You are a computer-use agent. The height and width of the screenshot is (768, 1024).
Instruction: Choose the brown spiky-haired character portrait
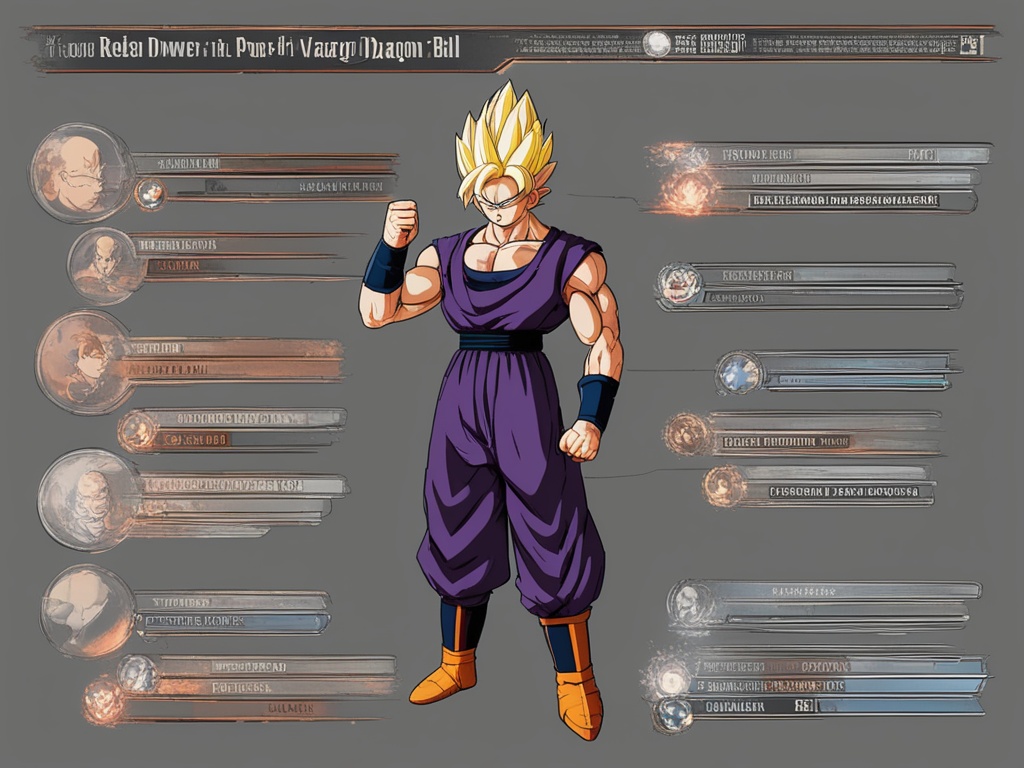[x=83, y=361]
